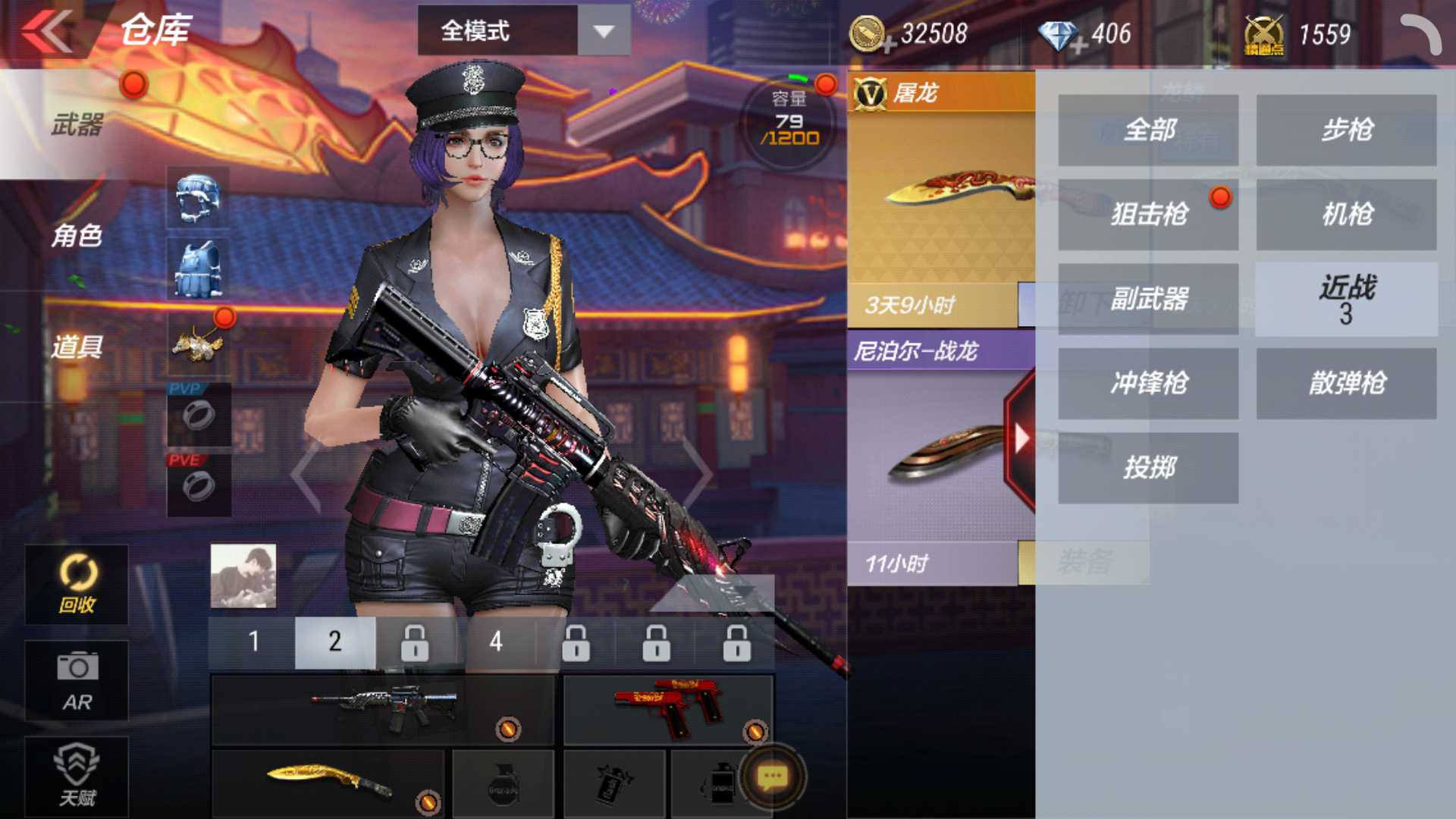Click the 全部 filter button
The image size is (1456, 819).
(x=1147, y=130)
